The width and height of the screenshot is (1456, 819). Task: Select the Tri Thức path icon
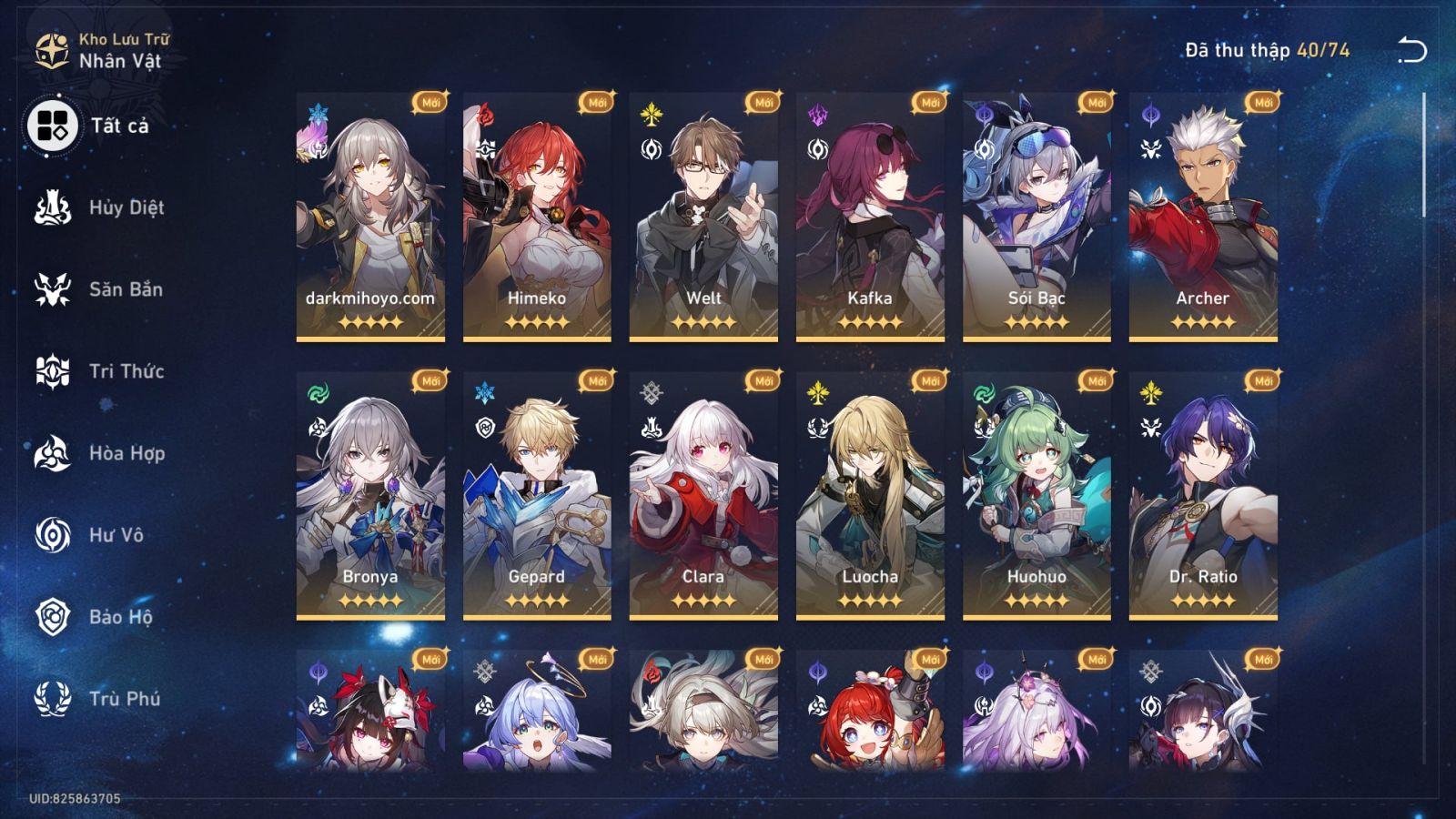tap(53, 371)
